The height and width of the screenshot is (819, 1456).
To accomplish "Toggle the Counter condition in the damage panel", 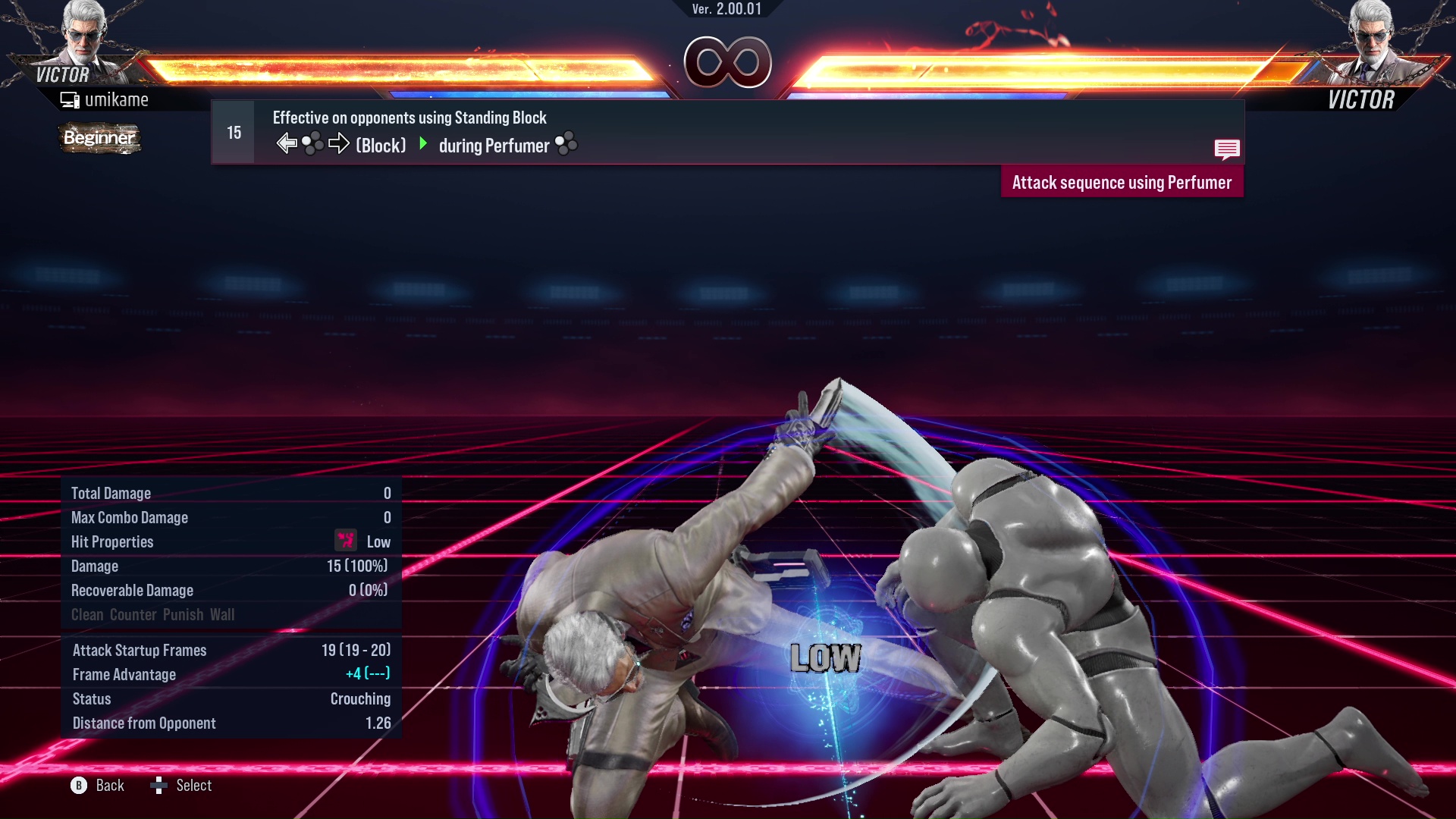I will (x=133, y=614).
